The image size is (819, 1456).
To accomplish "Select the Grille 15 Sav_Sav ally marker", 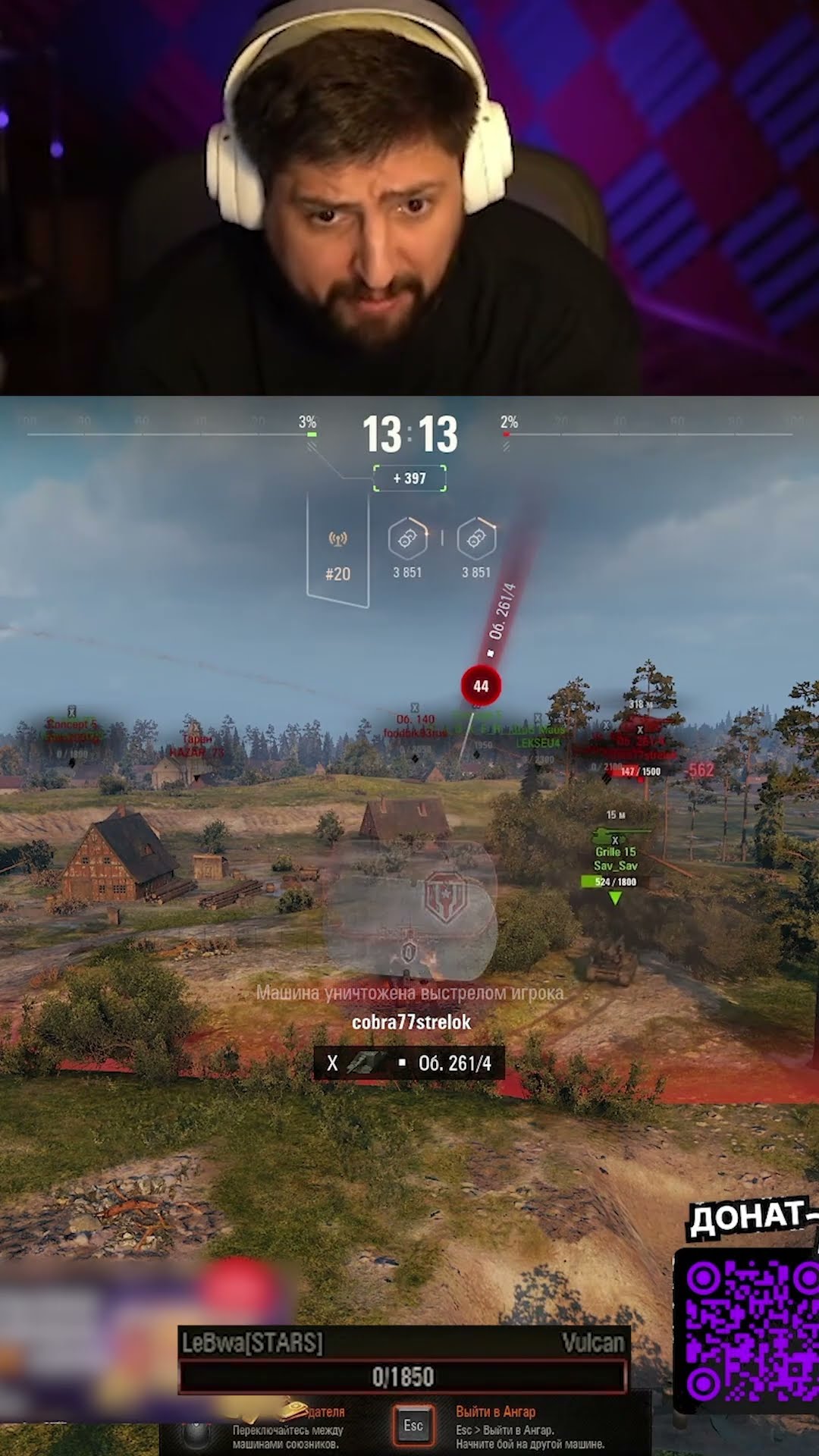I will (x=615, y=858).
